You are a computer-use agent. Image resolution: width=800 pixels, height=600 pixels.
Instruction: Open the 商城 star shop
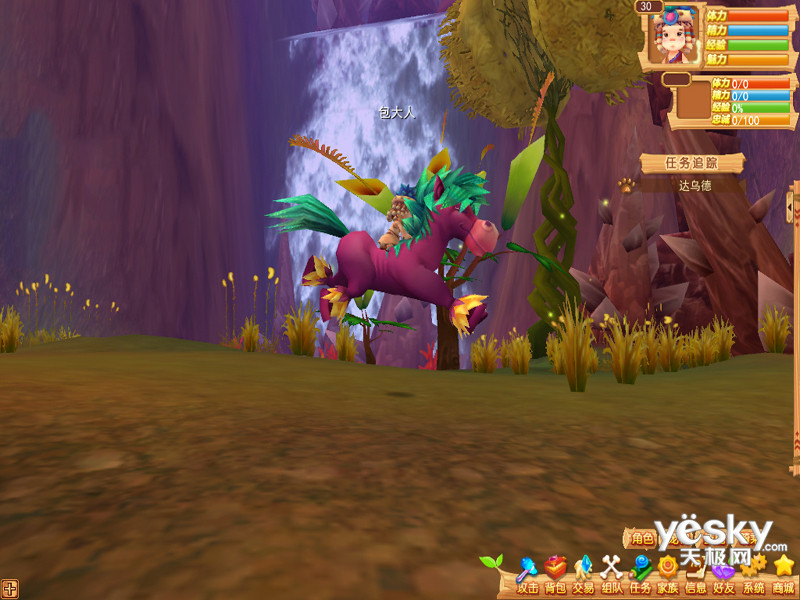tap(783, 576)
